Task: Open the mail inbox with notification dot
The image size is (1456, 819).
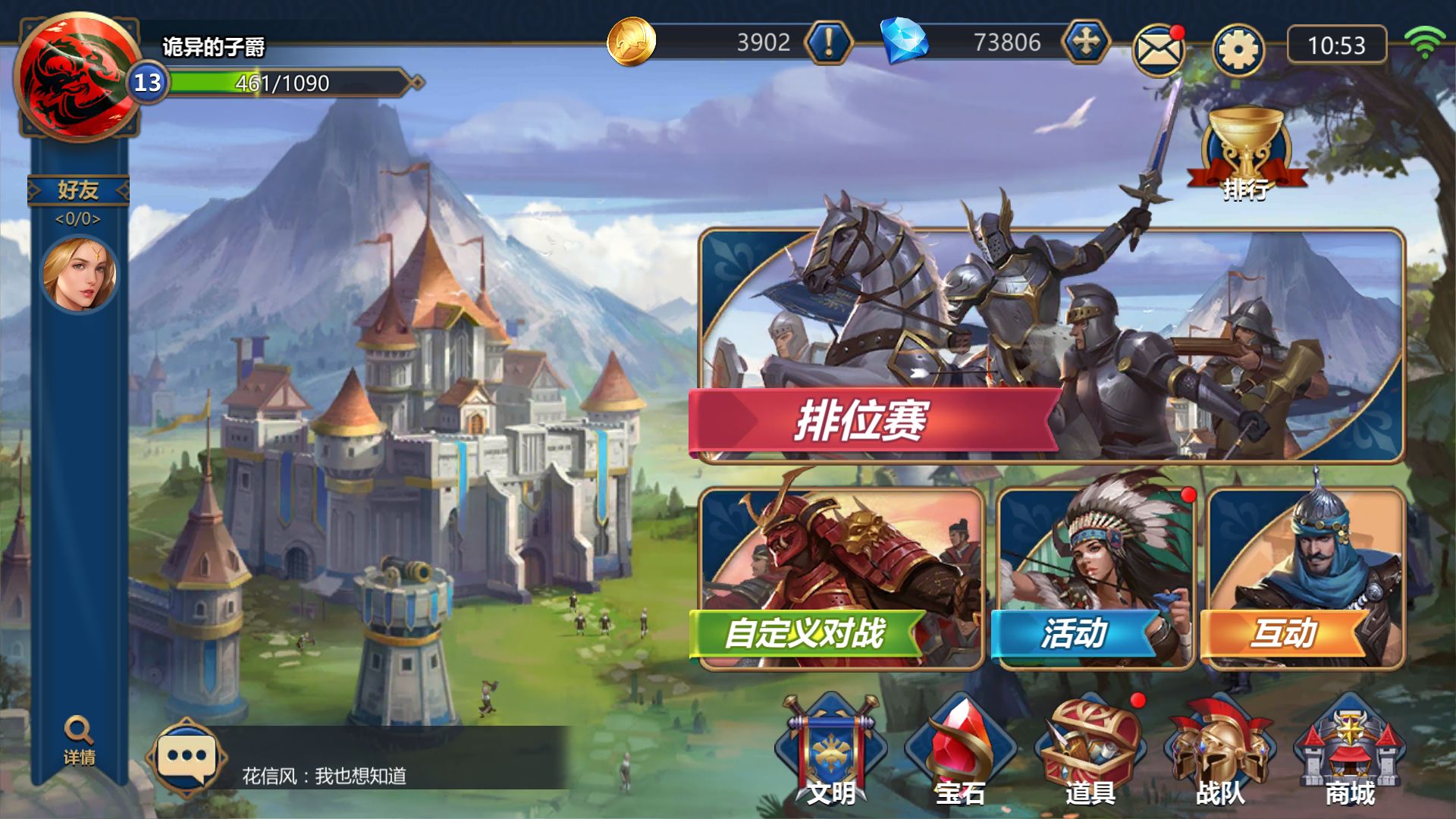Action: coord(1159,47)
